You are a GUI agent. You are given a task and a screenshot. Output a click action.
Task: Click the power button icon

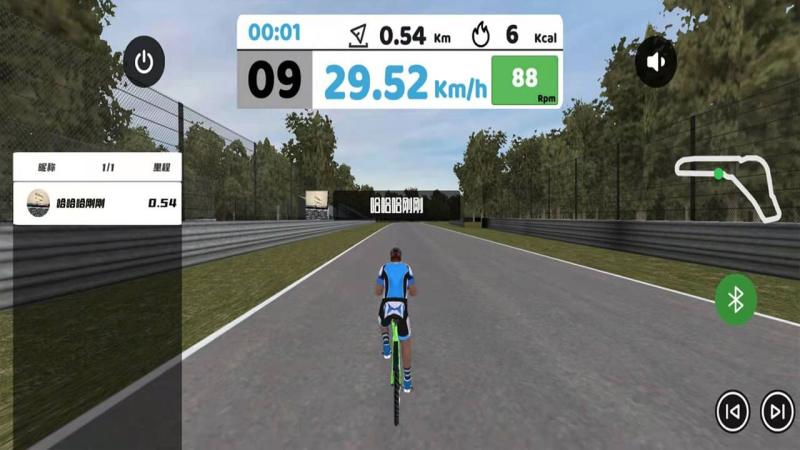[x=144, y=64]
